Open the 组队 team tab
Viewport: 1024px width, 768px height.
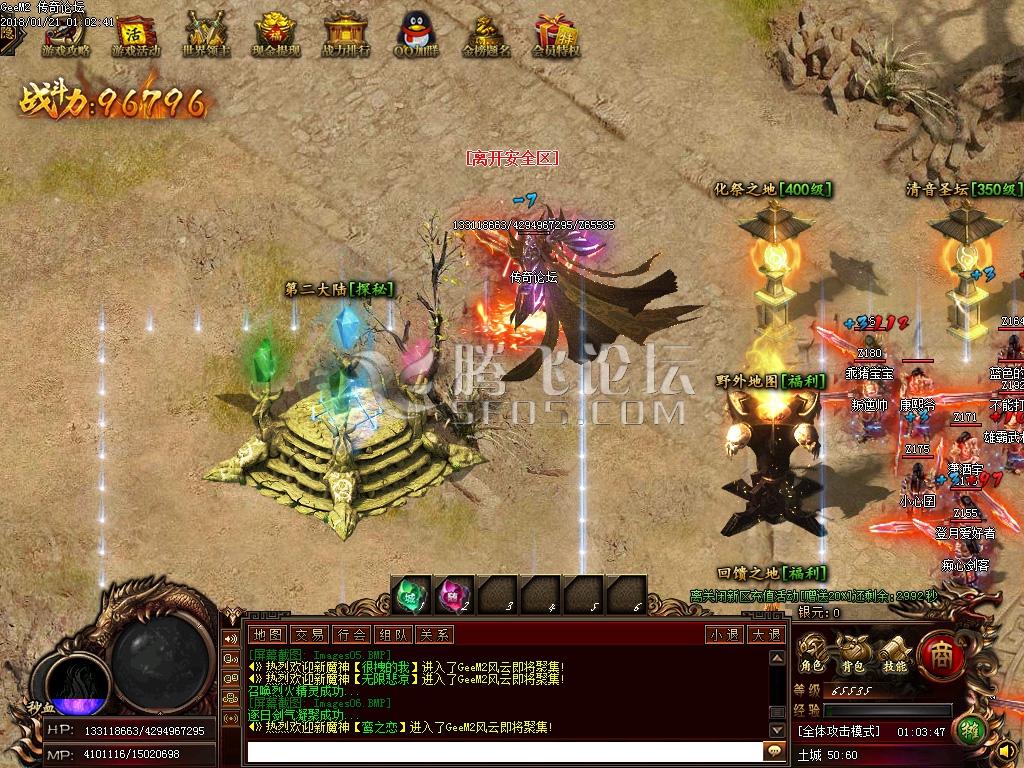point(392,634)
